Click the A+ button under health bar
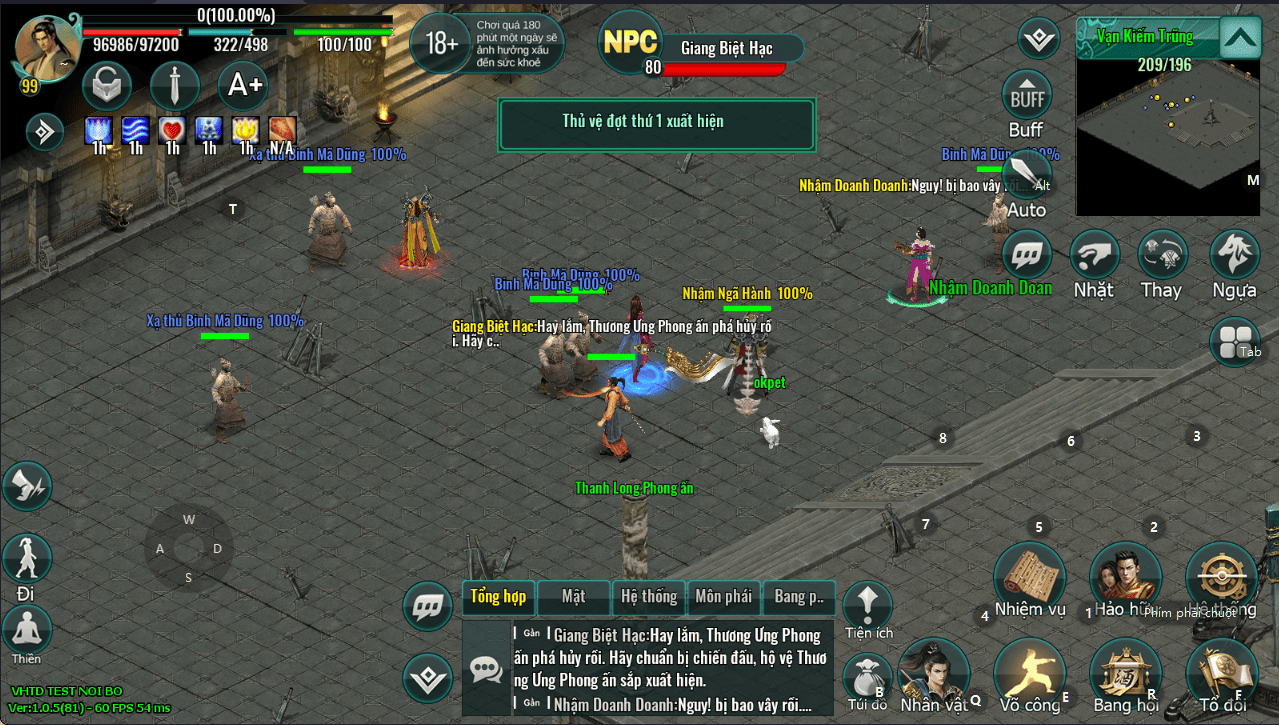The width and height of the screenshot is (1279, 725). click(245, 86)
